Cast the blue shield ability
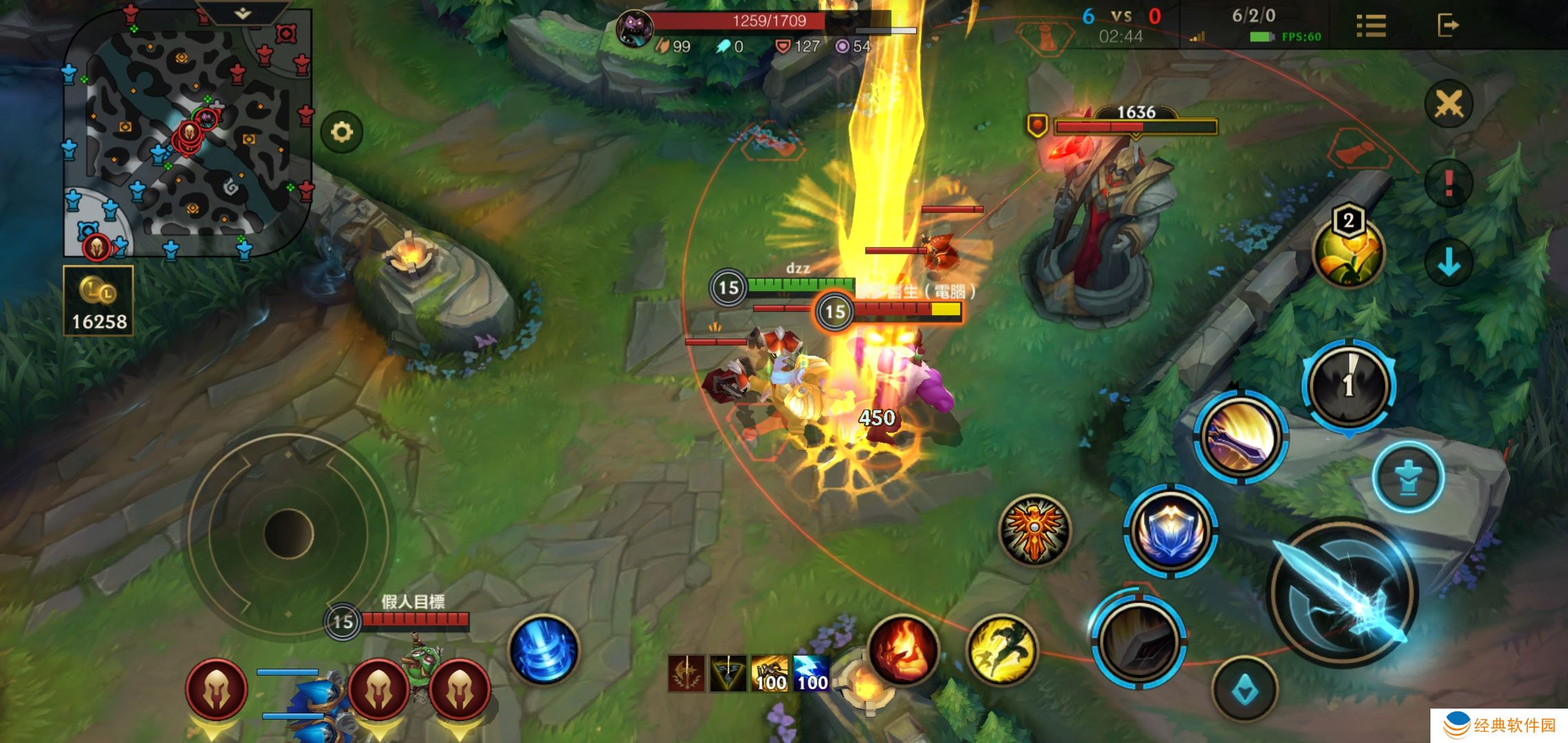The width and height of the screenshot is (1568, 743). pos(1170,530)
